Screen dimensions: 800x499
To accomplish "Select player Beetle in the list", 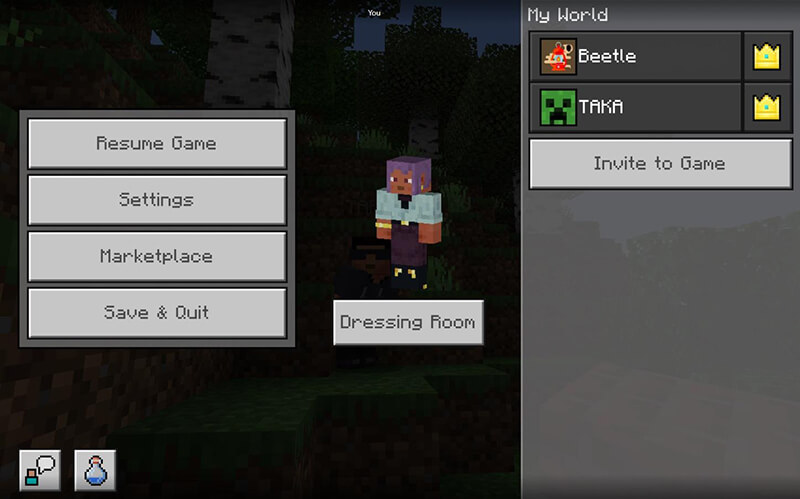I will coord(636,56).
